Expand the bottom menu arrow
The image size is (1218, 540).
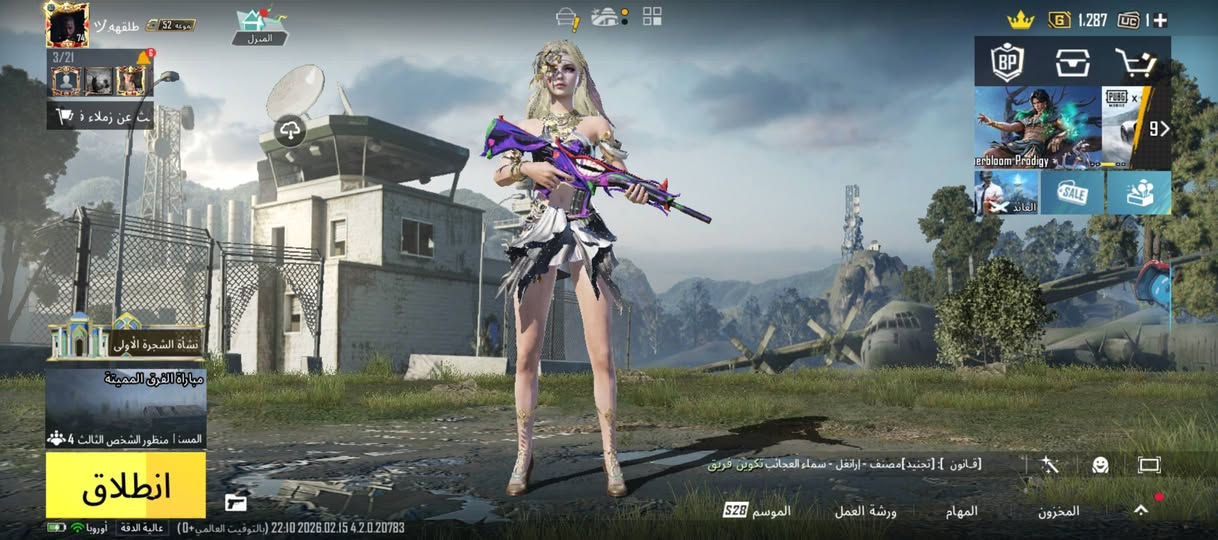pos(1141,510)
